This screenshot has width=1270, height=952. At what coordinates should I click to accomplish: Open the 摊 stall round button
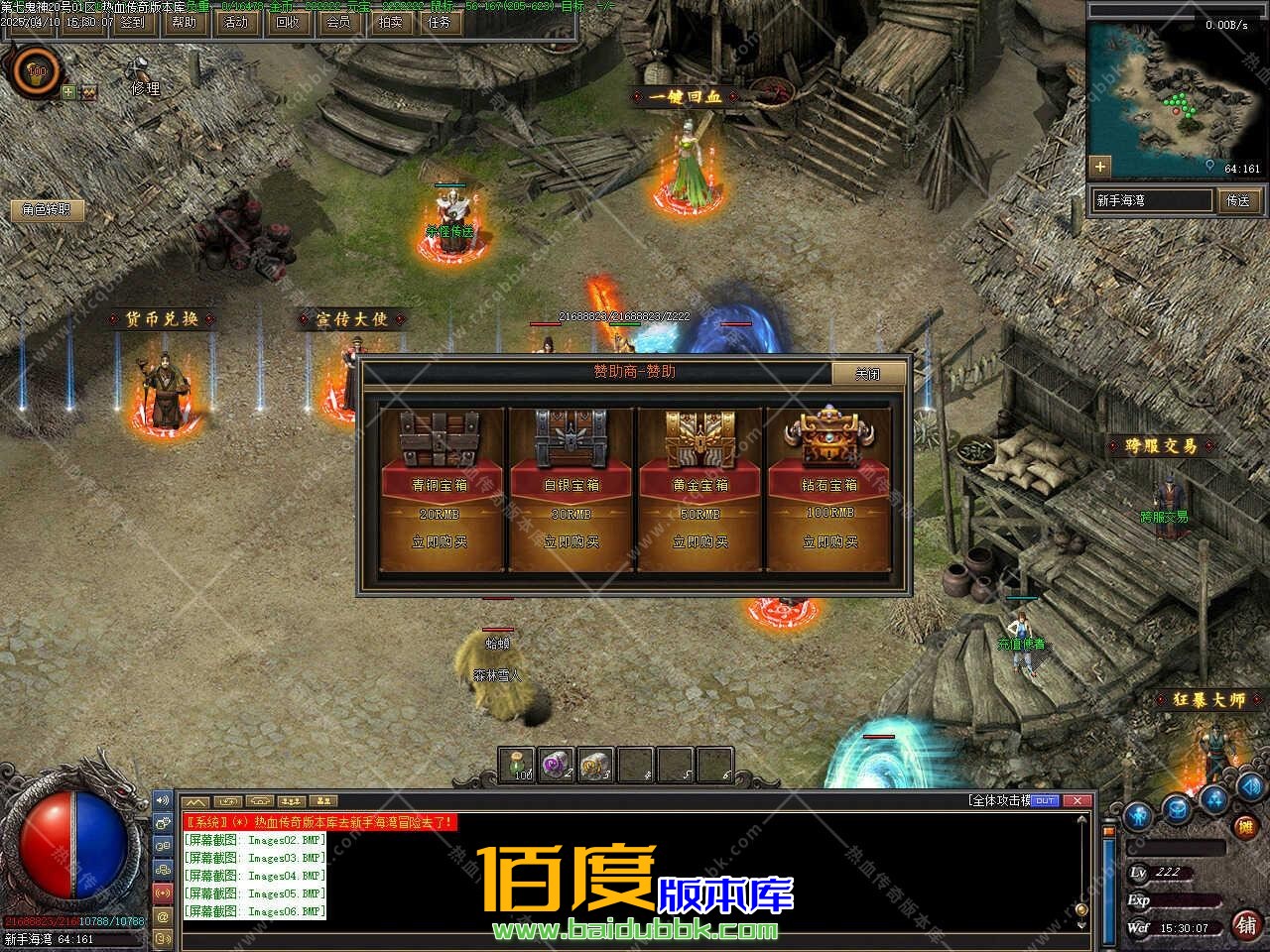point(1243,826)
